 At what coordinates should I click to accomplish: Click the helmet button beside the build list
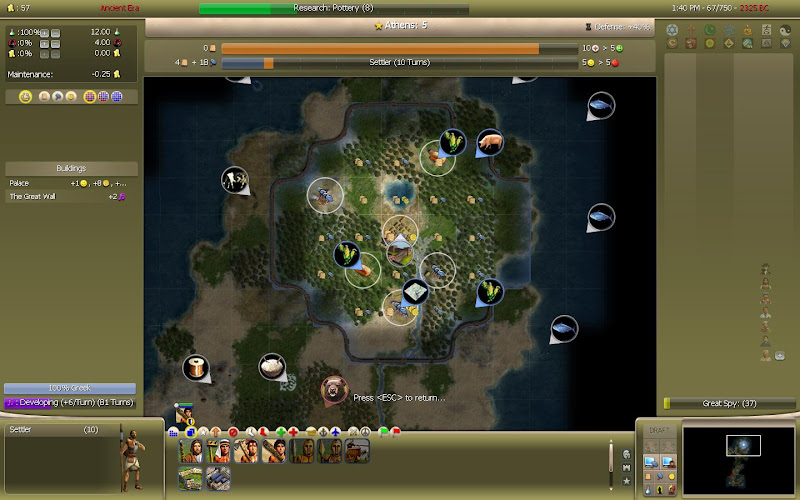pos(627,453)
